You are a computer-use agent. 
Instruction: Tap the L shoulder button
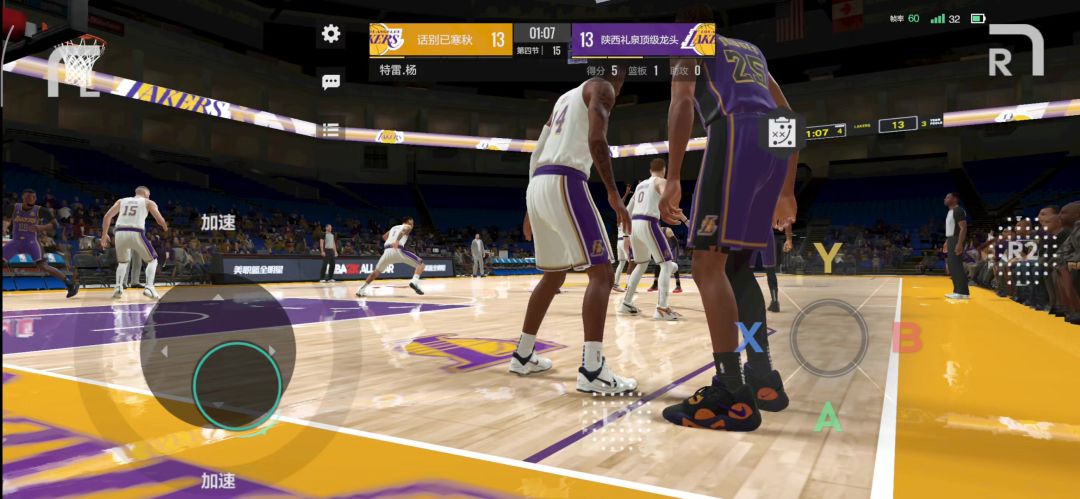coord(72,72)
